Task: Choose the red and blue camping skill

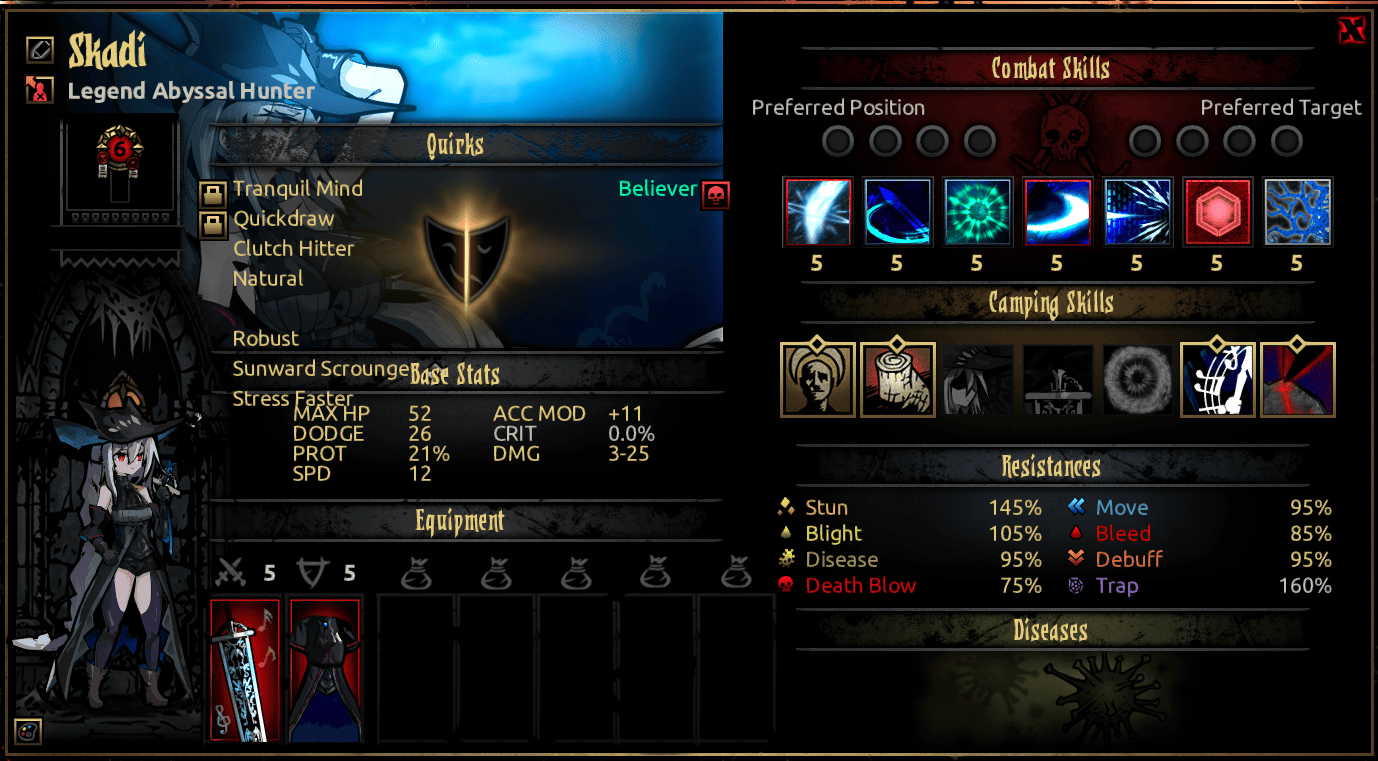Action: point(1298,380)
